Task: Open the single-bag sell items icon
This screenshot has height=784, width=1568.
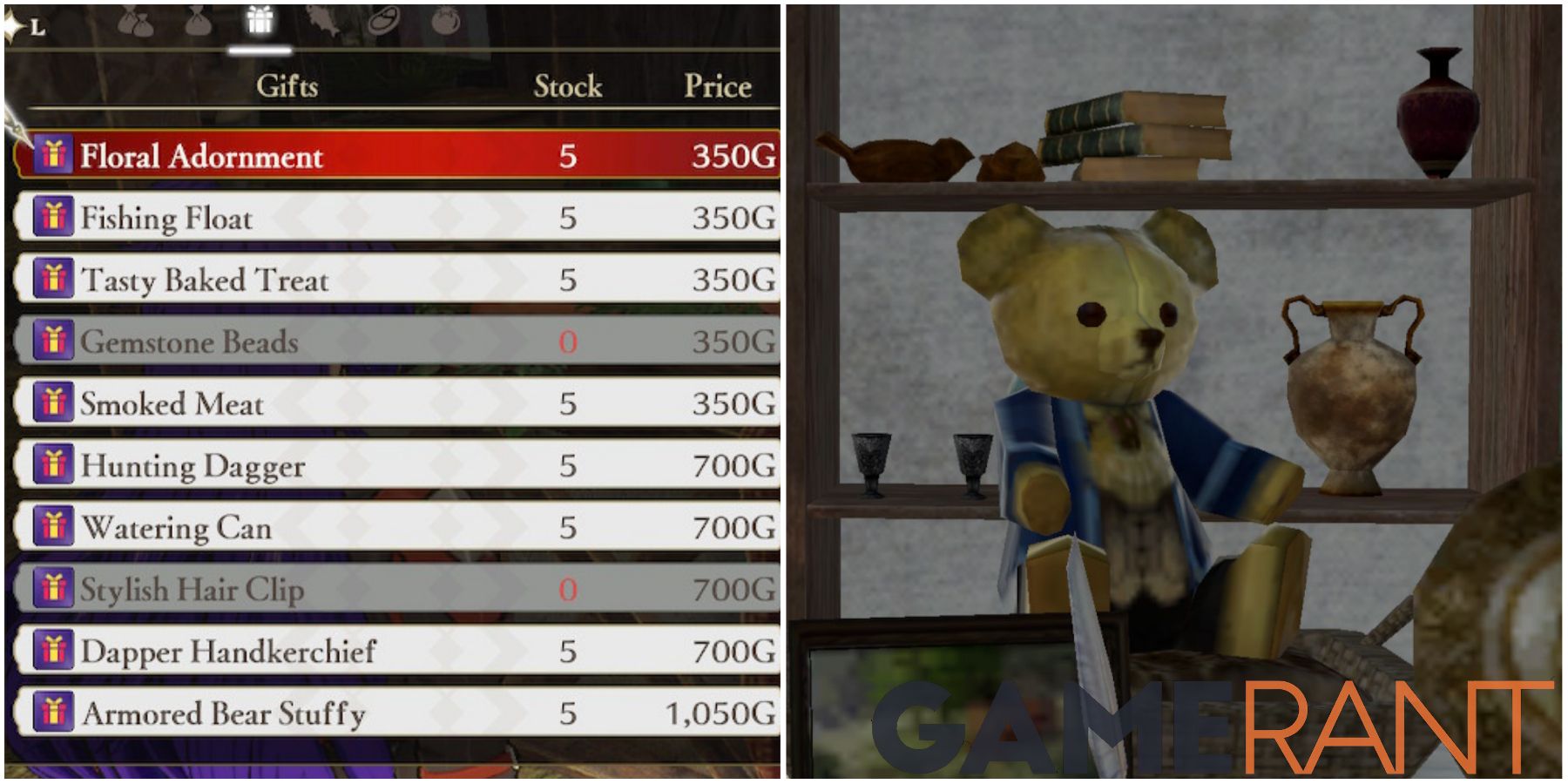Action: click(199, 23)
